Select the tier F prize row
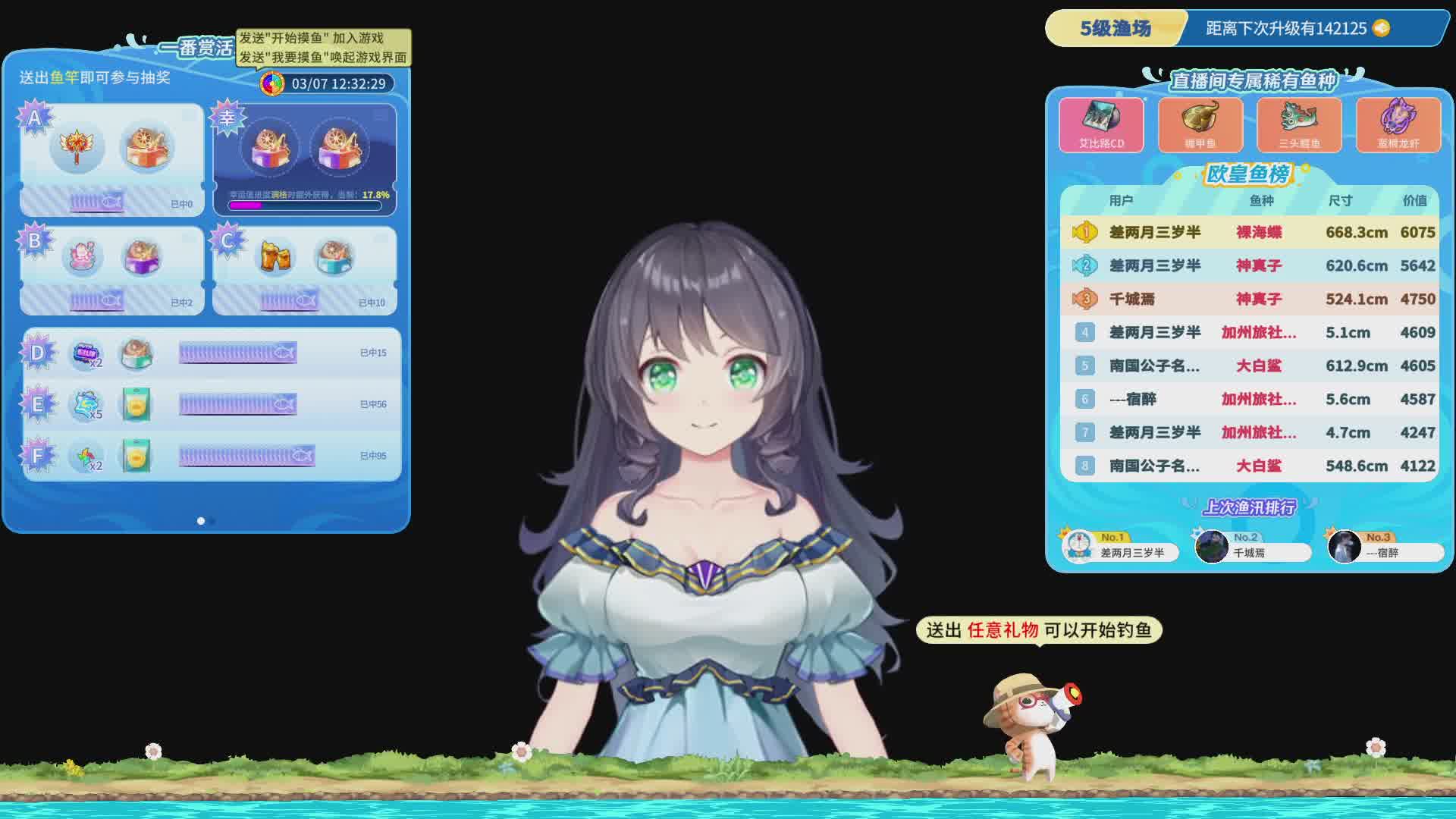The height and width of the screenshot is (819, 1456). click(x=212, y=456)
